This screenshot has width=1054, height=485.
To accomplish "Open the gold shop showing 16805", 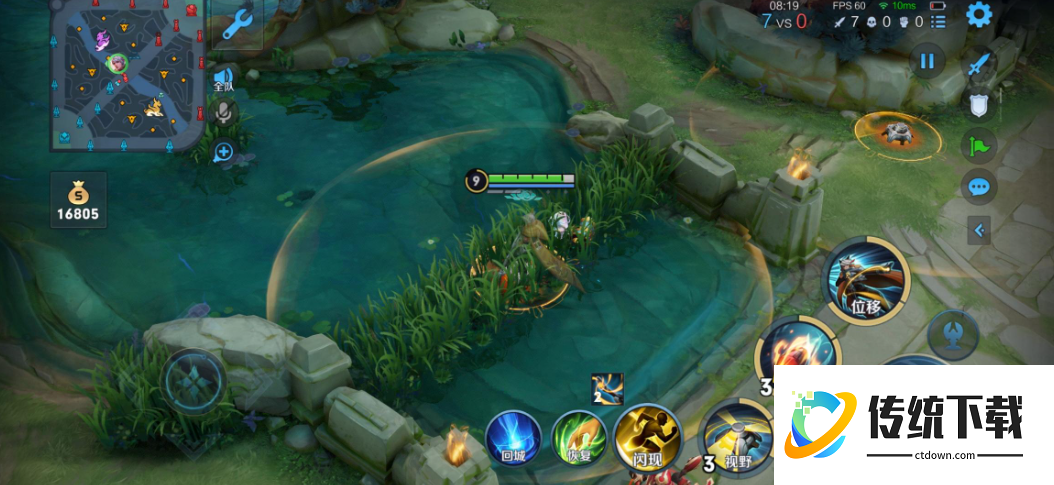I will [x=80, y=199].
